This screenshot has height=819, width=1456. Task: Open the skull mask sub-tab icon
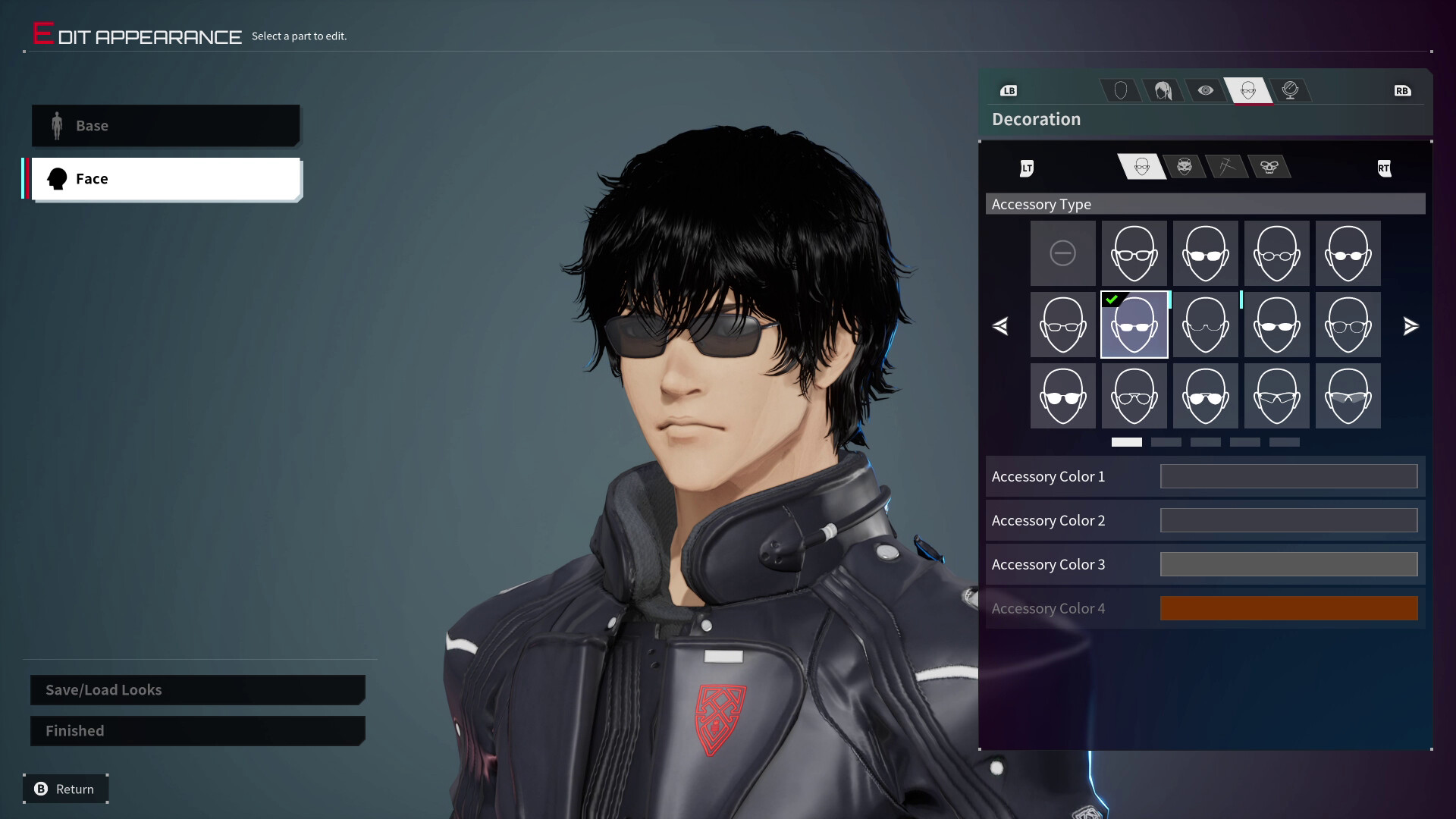click(x=1272, y=167)
